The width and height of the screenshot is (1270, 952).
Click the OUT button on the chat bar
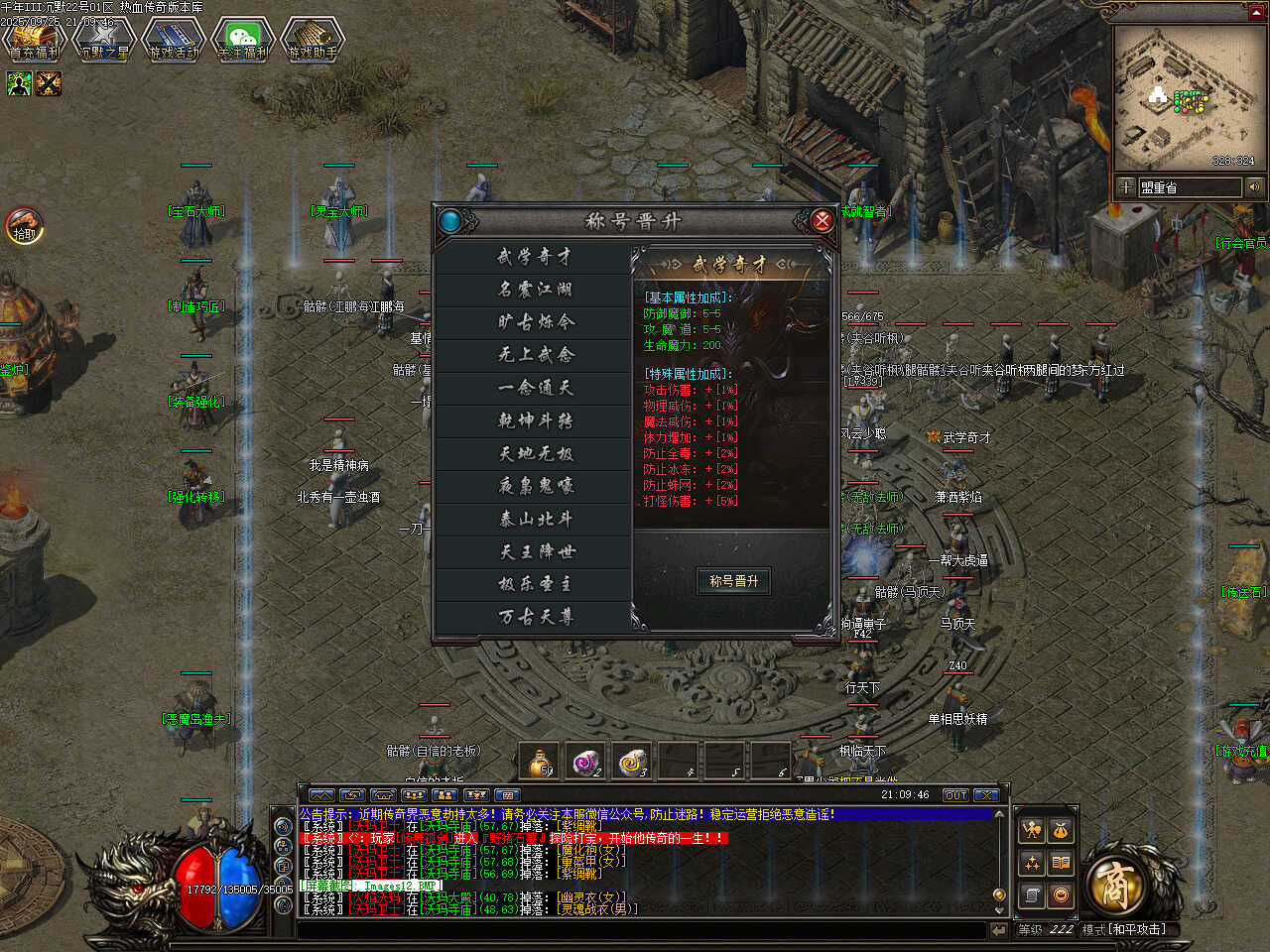point(955,795)
